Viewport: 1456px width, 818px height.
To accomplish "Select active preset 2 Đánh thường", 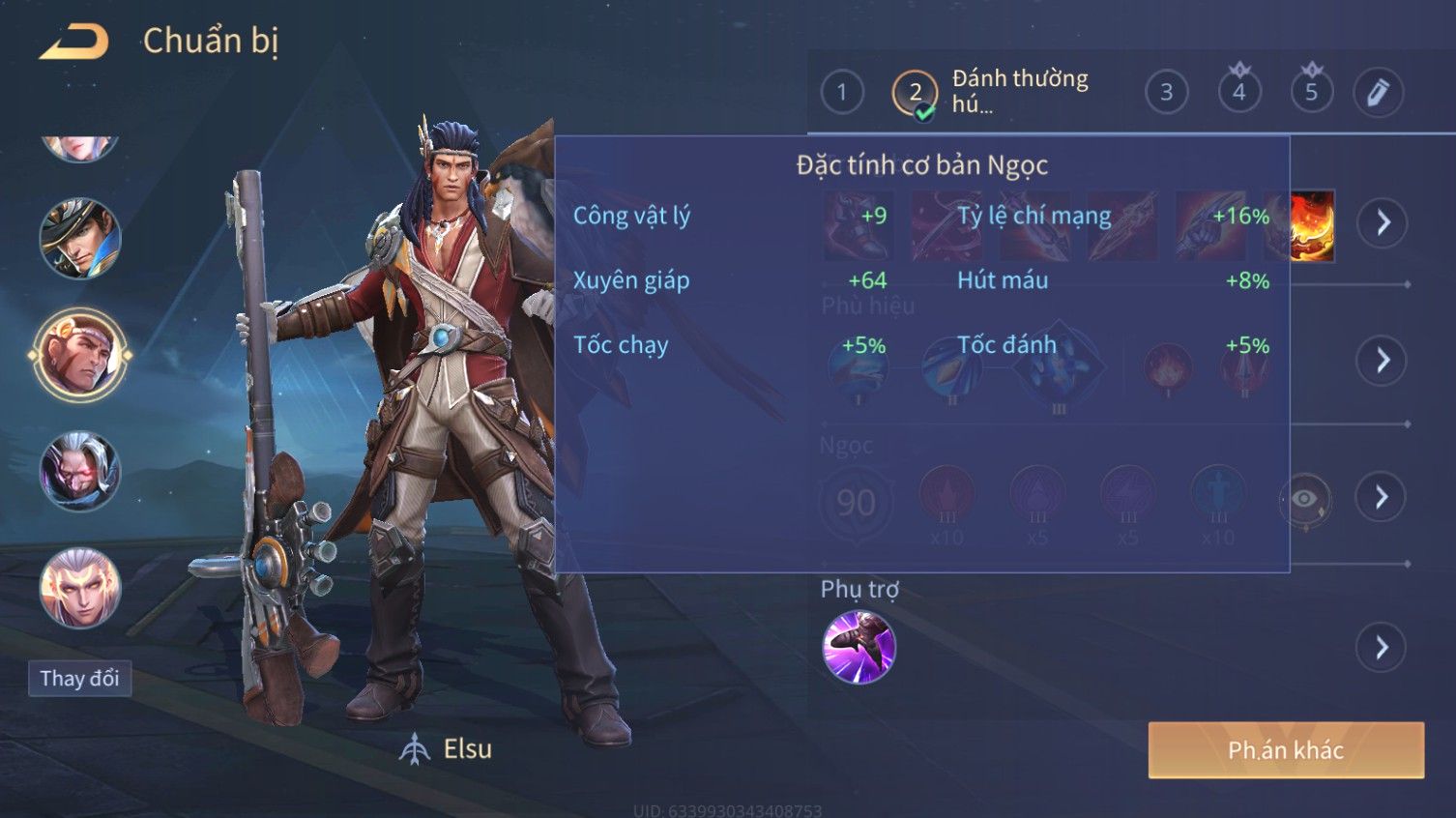I will 915,94.
